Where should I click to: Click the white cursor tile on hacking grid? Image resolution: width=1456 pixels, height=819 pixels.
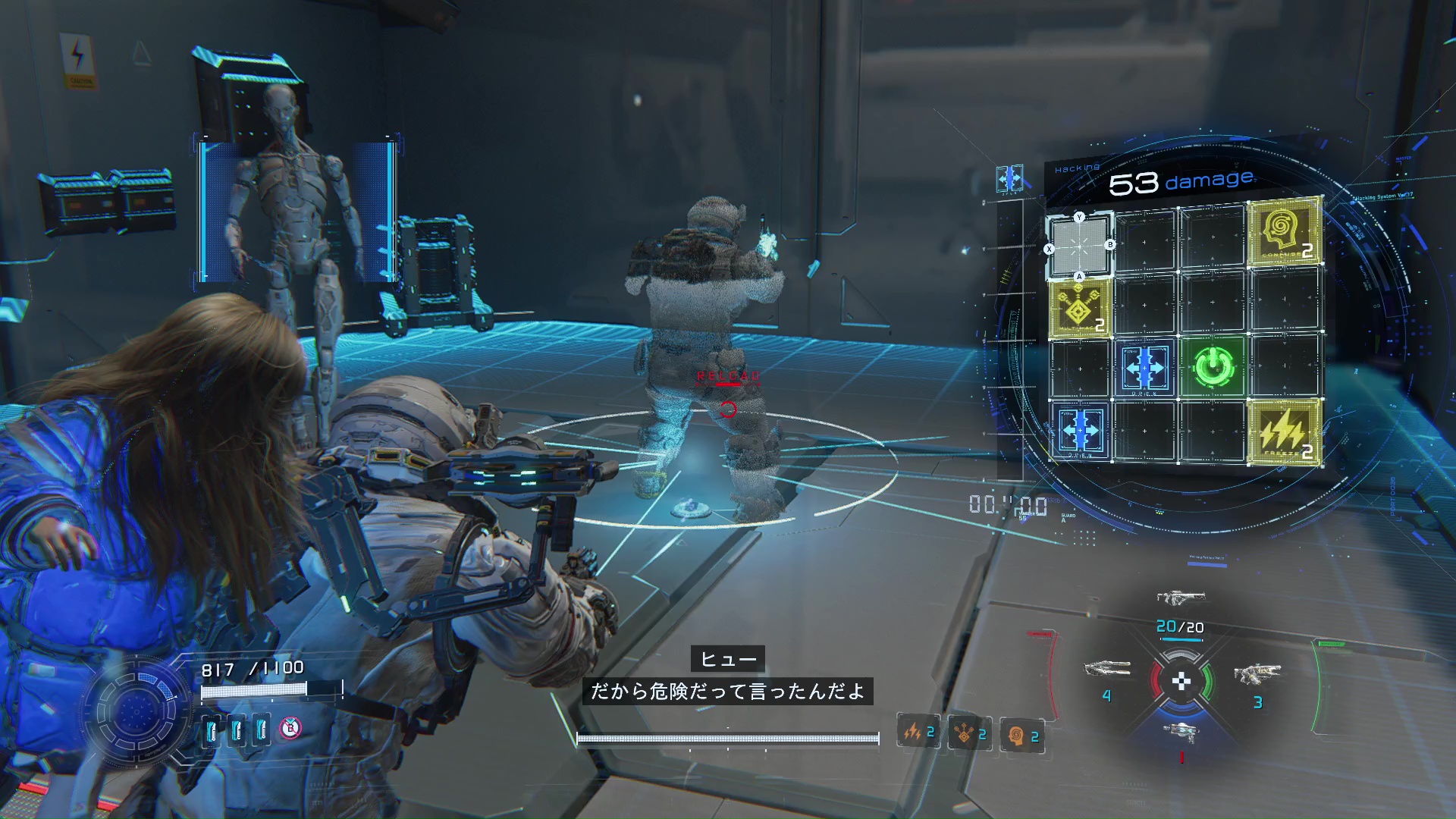coord(1080,247)
